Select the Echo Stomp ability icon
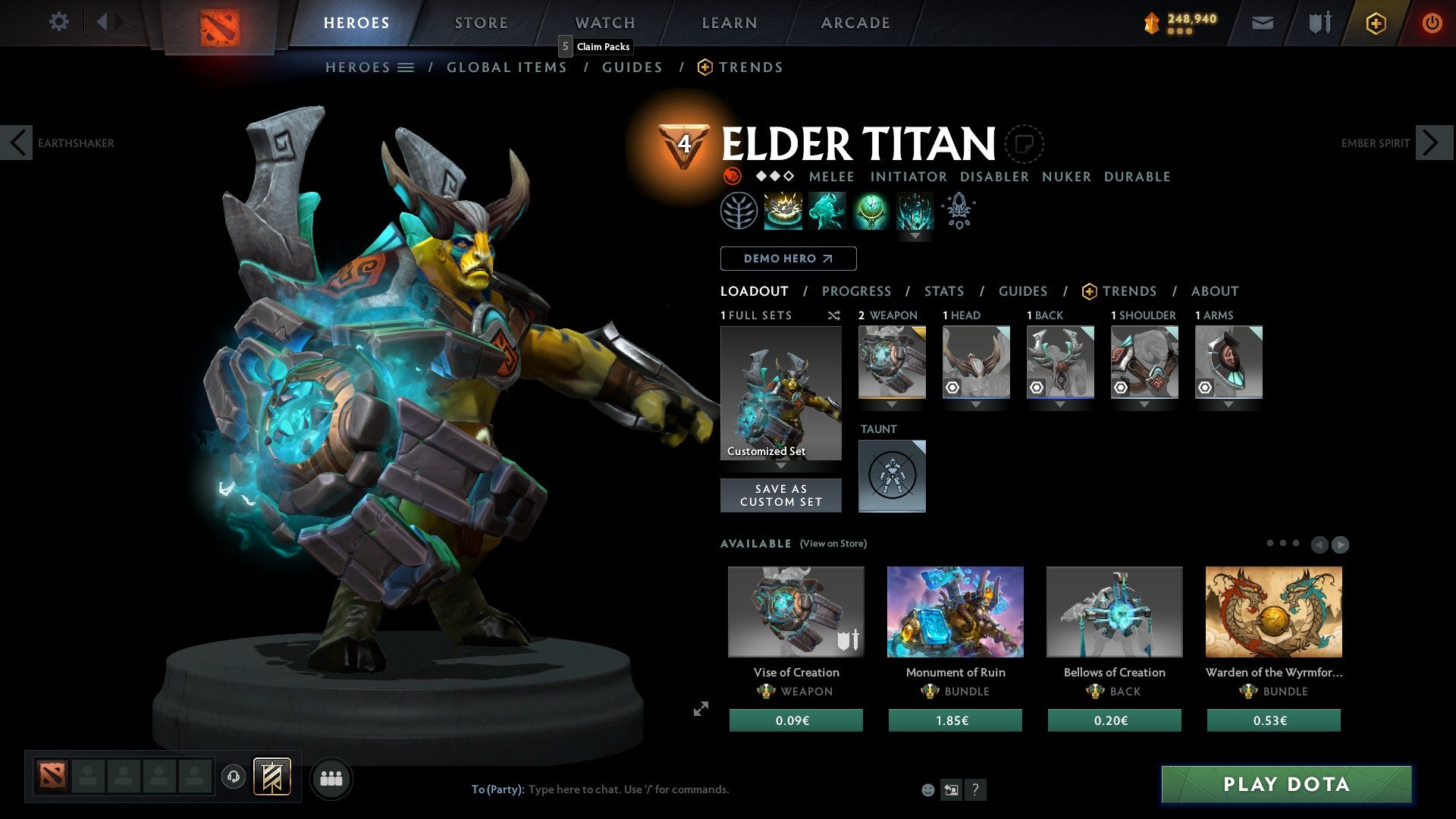This screenshot has height=819, width=1456. (x=782, y=210)
